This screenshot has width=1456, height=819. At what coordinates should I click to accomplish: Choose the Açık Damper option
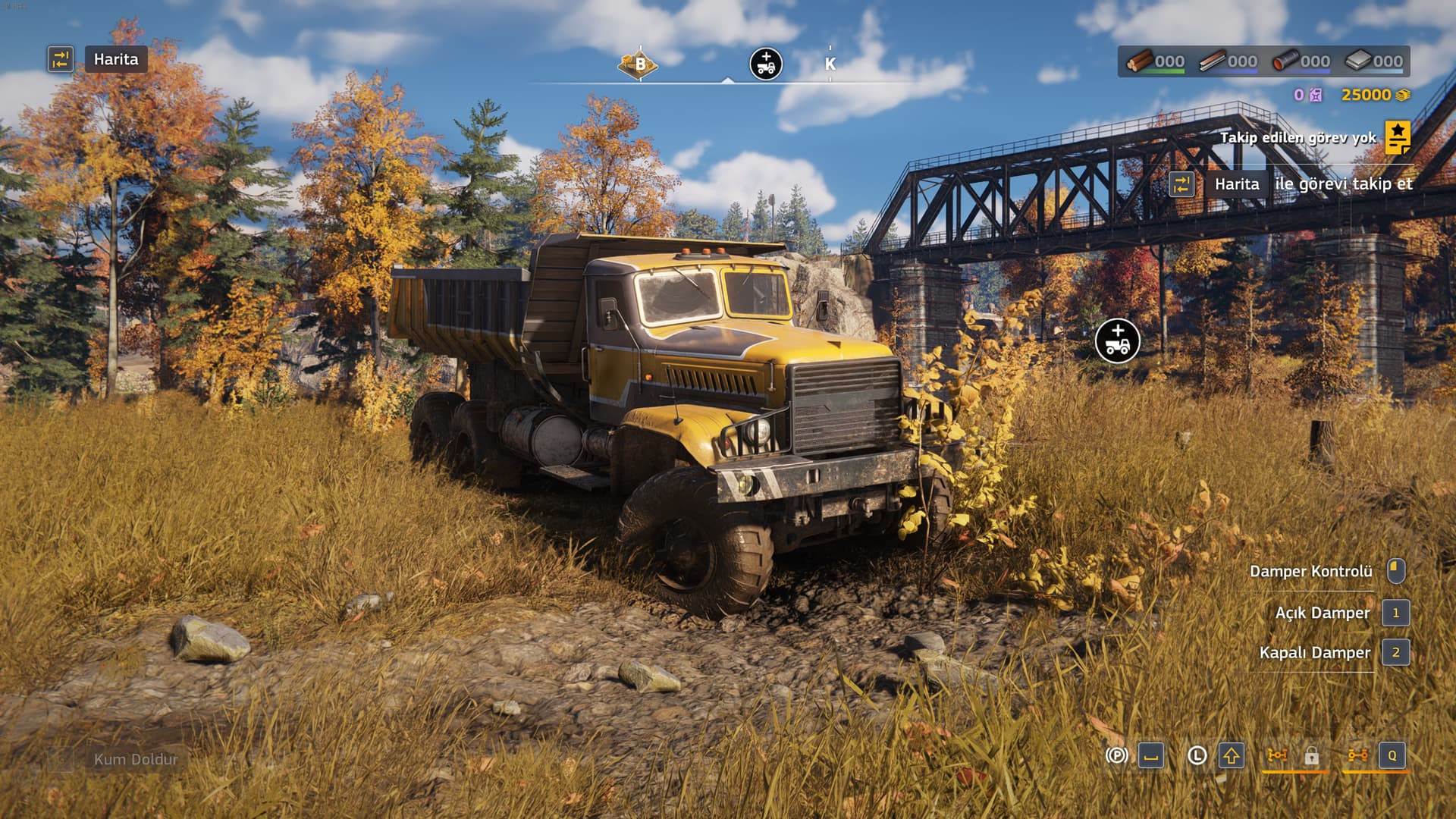click(x=1322, y=613)
